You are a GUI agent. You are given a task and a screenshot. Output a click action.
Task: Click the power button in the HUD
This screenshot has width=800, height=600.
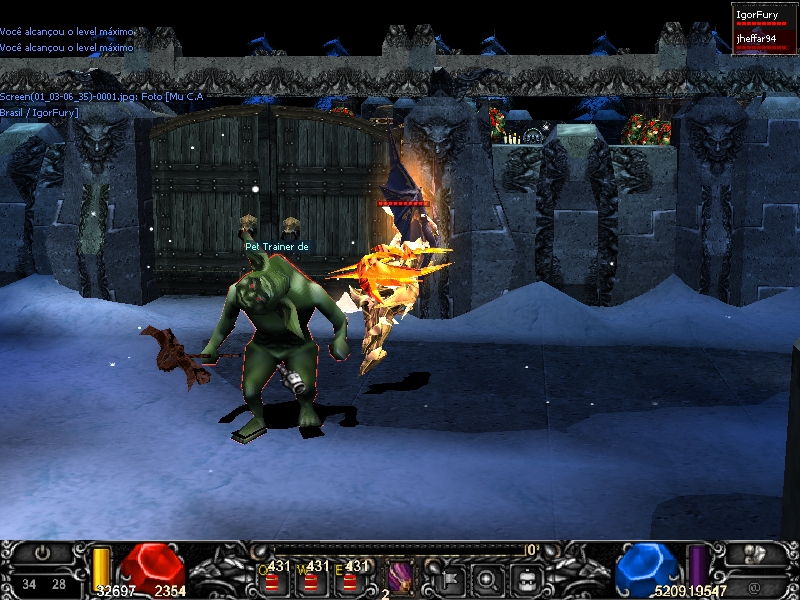tap(41, 553)
